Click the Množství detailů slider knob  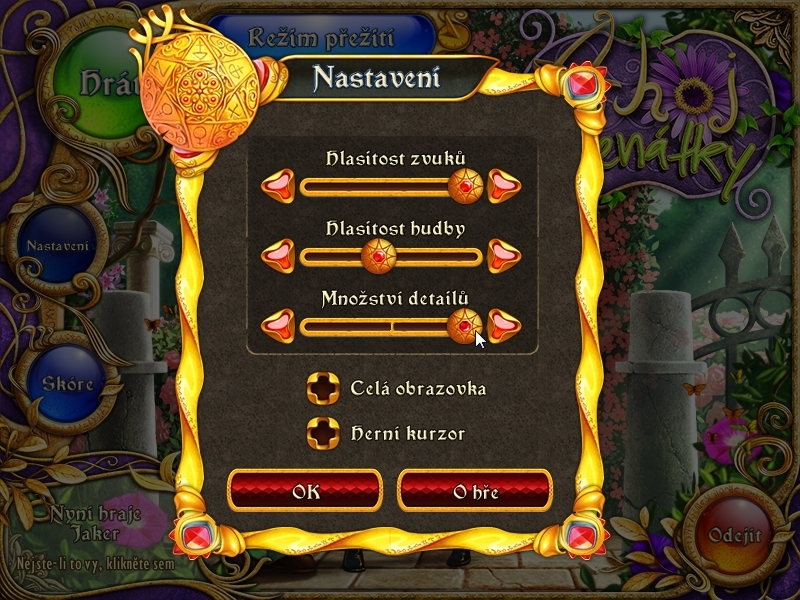coord(463,325)
